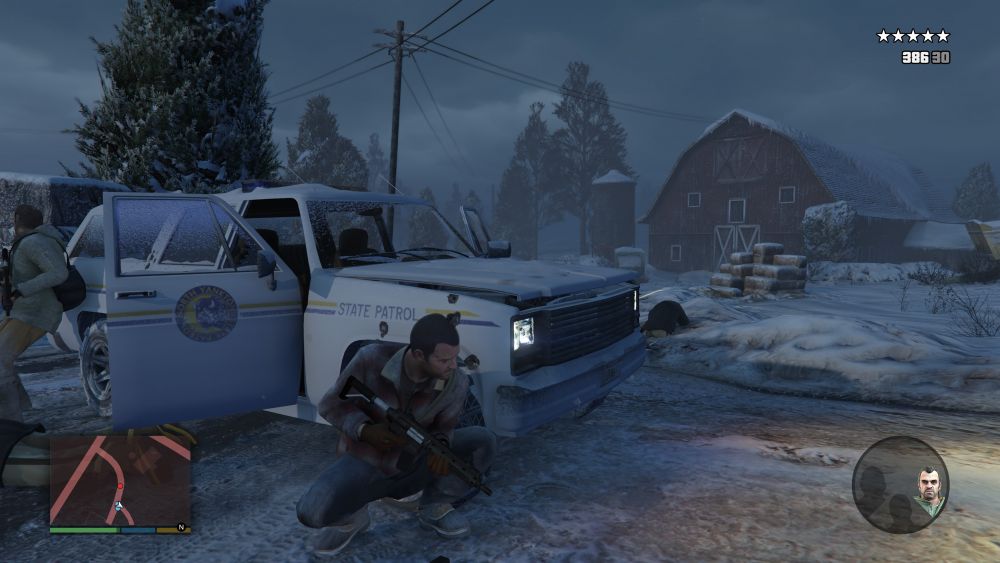Select Trevor's portrait in the character wheel
The image size is (1000, 563).
click(929, 488)
